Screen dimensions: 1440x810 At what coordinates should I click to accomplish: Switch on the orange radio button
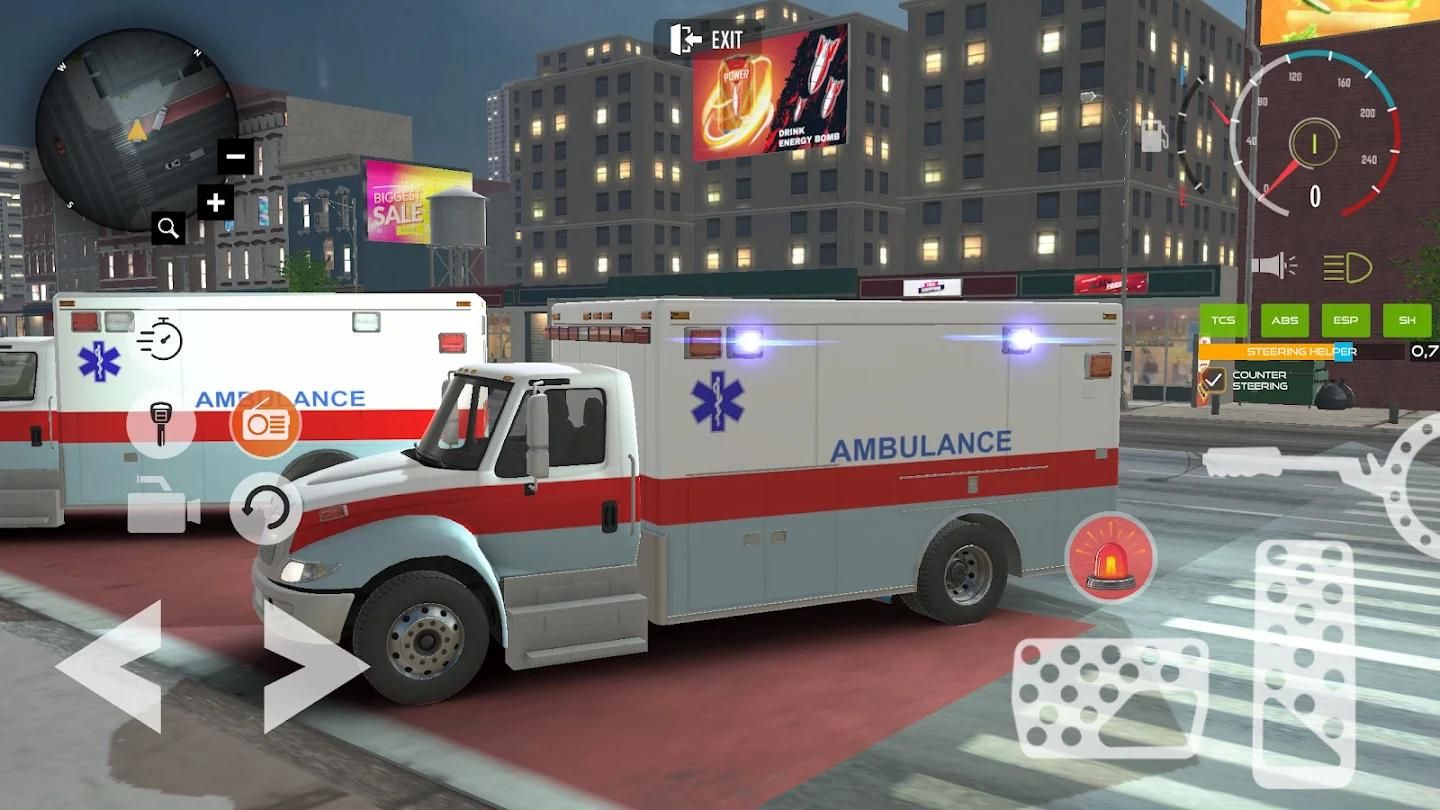(265, 423)
